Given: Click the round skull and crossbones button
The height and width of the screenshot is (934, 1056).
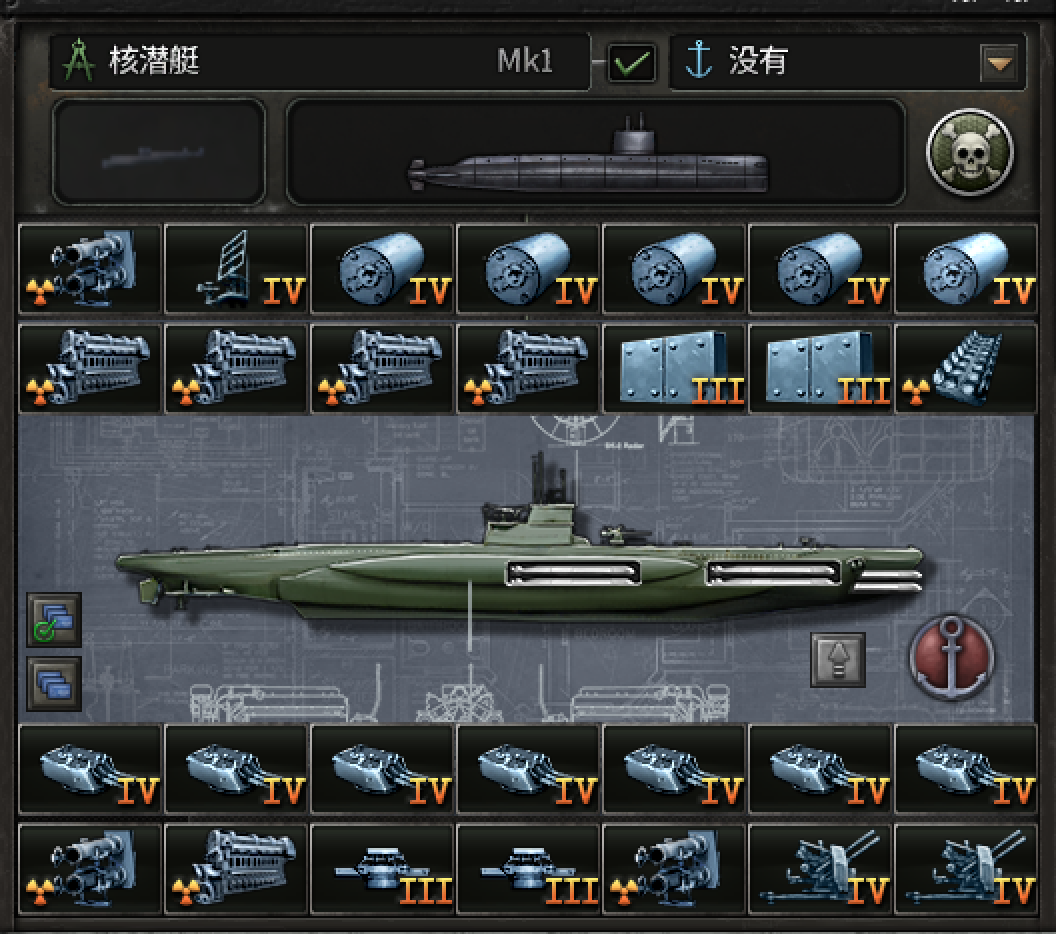Looking at the screenshot, I should [969, 153].
